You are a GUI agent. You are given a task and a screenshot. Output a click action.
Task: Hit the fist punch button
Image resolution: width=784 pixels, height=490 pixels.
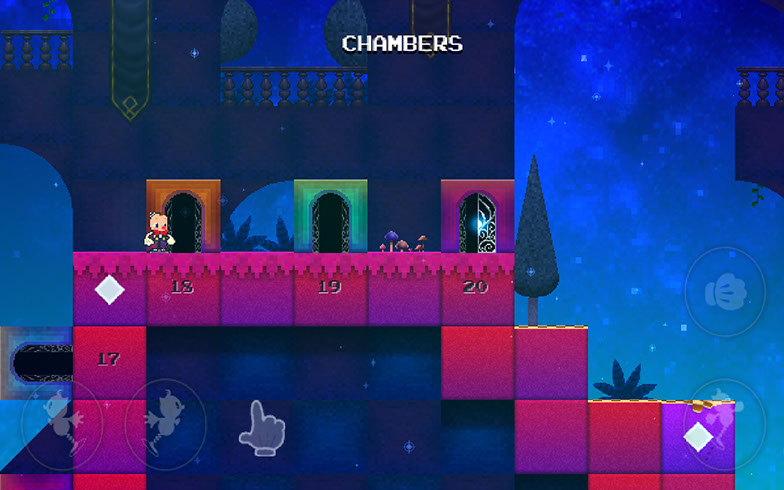[x=724, y=291]
